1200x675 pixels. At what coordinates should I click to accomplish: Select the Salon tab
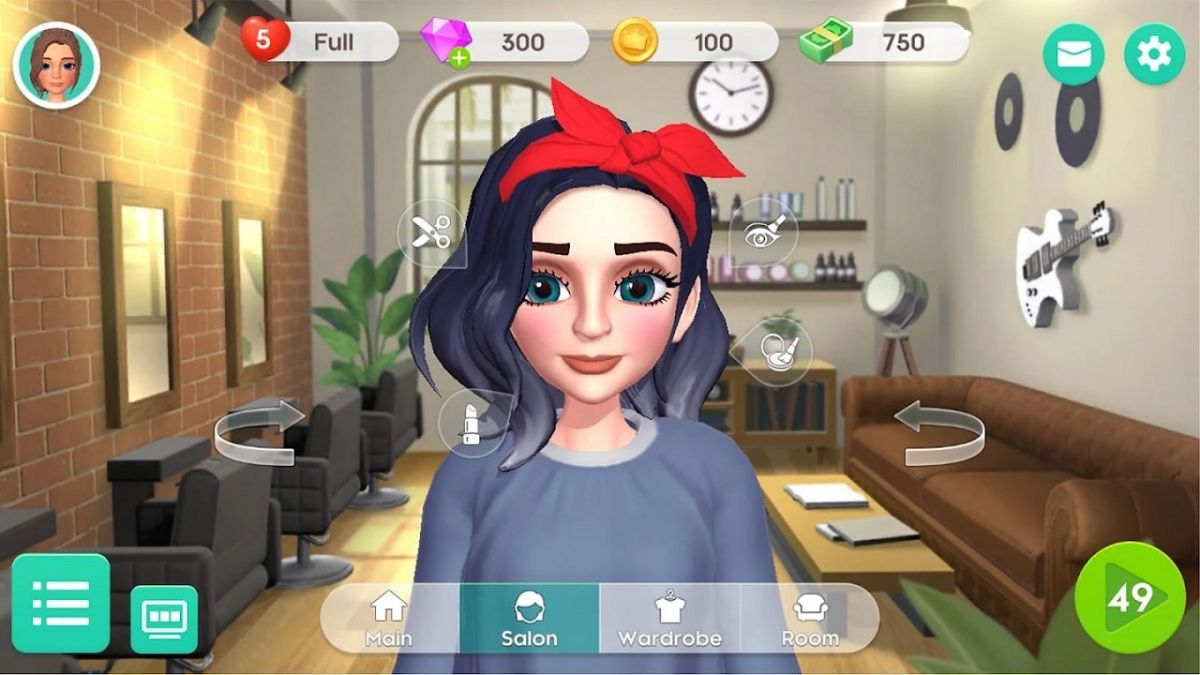529,618
